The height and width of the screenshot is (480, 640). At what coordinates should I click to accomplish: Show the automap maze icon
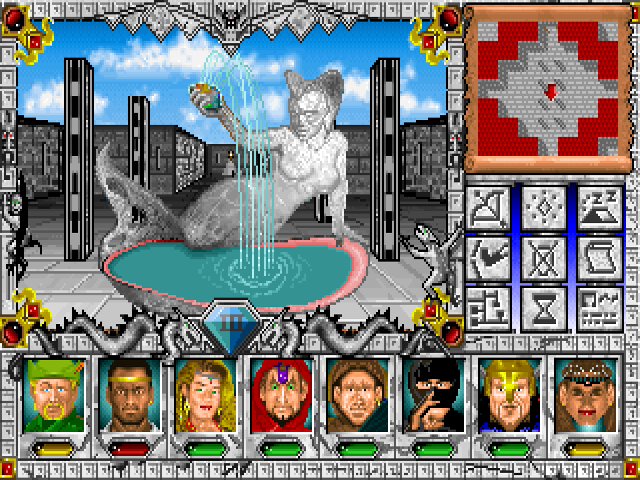(491, 306)
